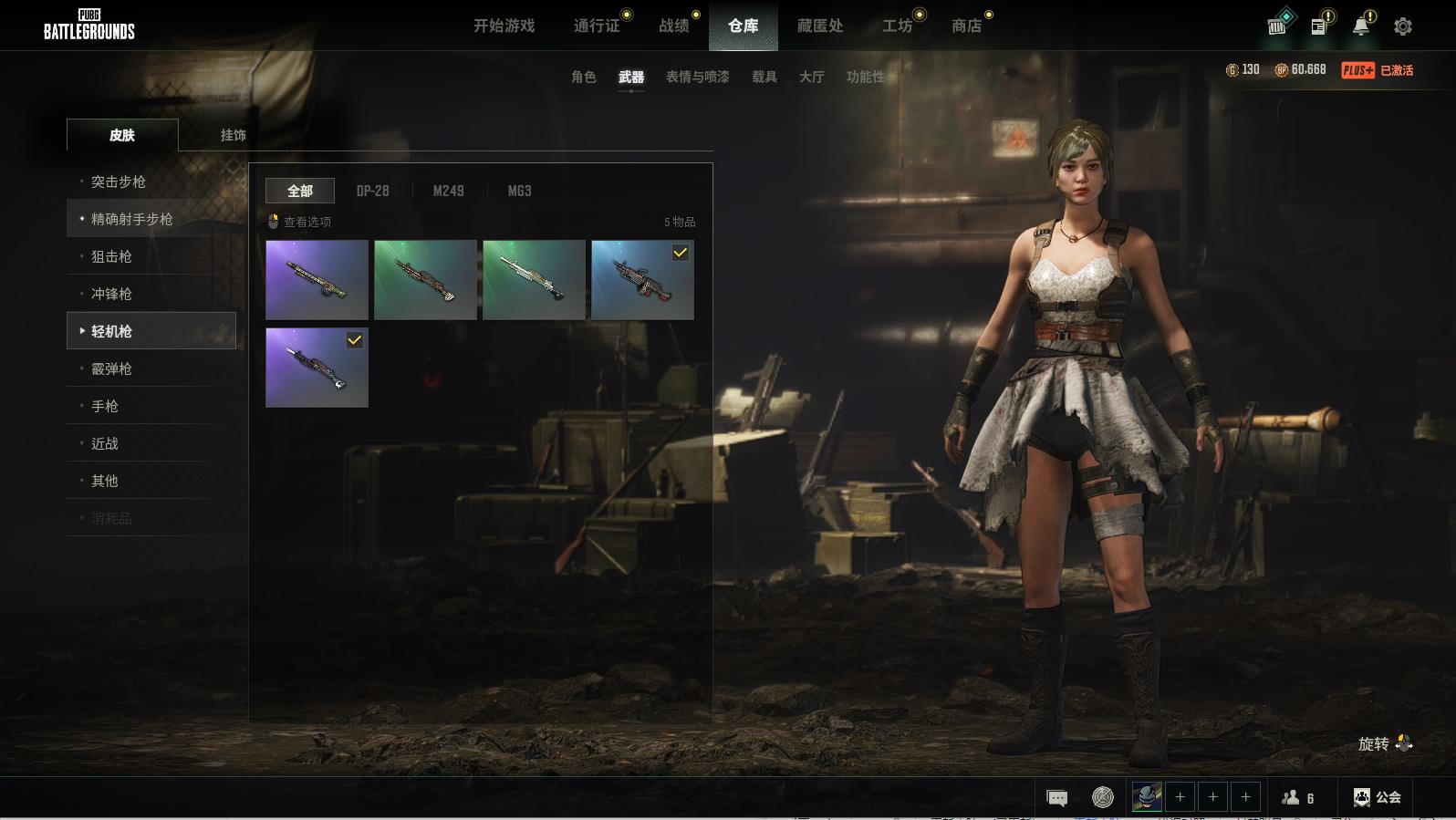Open the settings gear icon
The image size is (1456, 820).
tap(1402, 26)
